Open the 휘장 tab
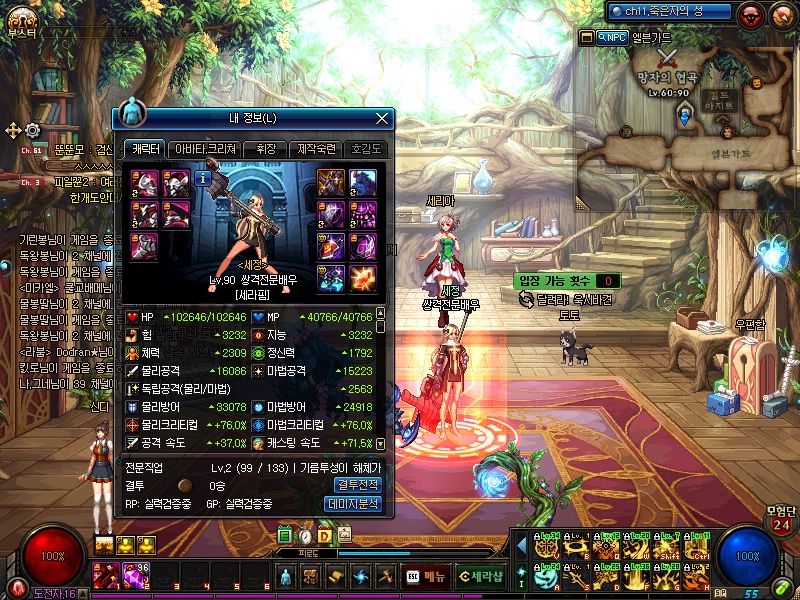The image size is (800, 600). click(x=264, y=149)
